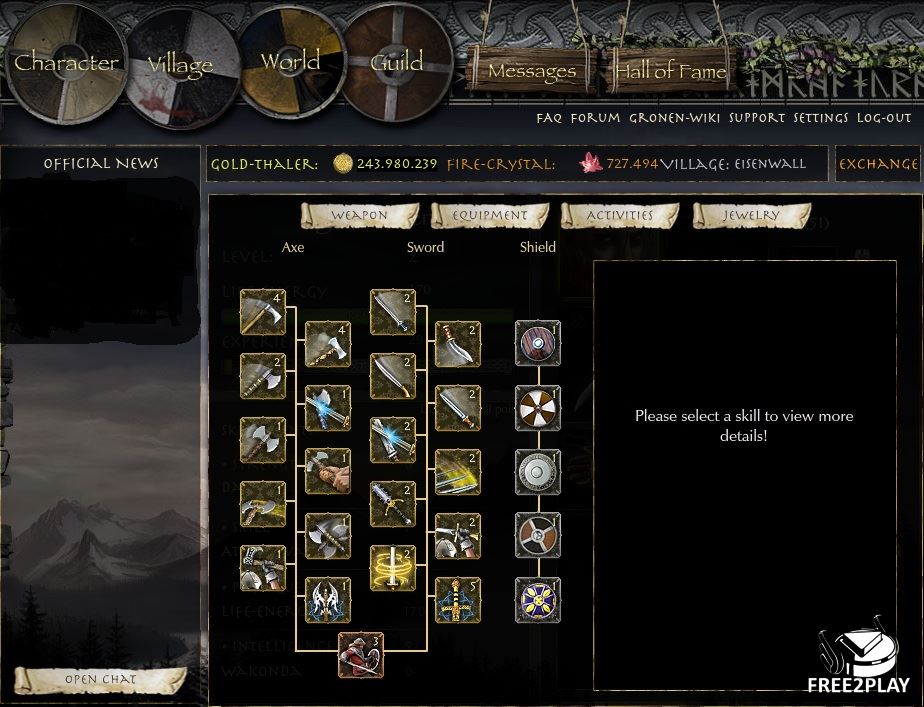Open the Character shield menu
Screen dimensions: 924x707
[x=66, y=62]
